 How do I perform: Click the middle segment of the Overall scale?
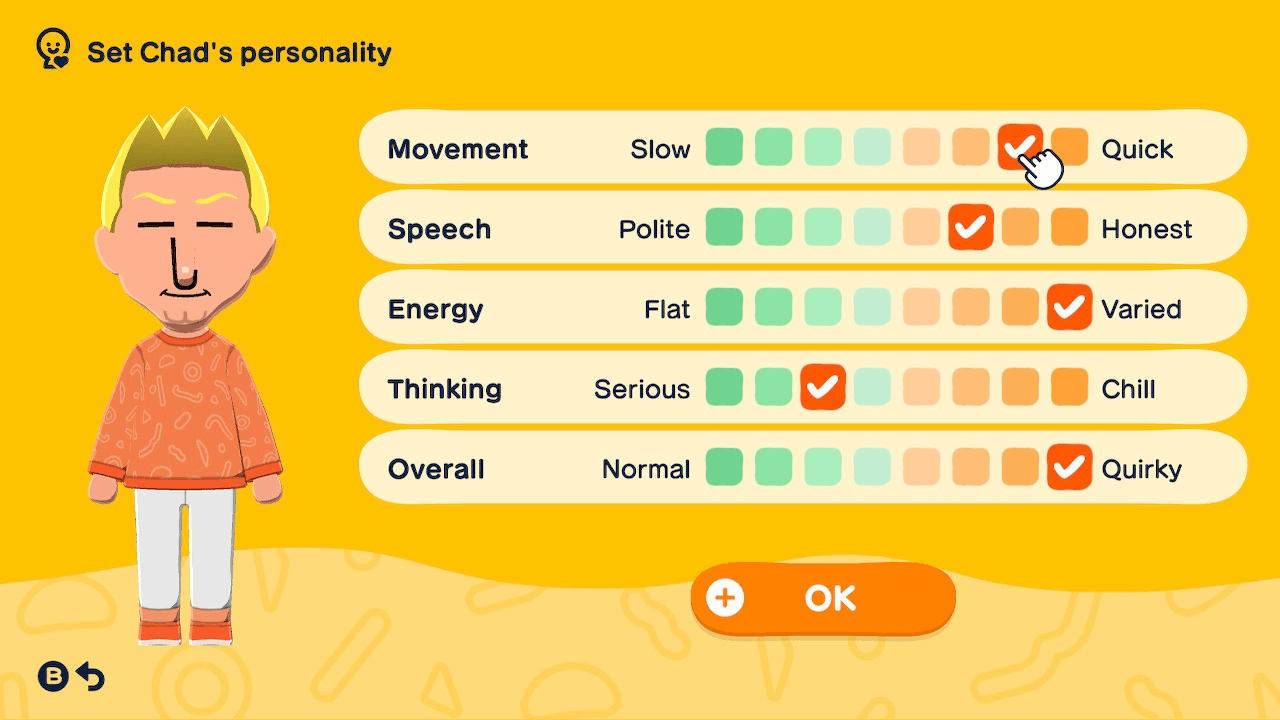[x=873, y=467]
